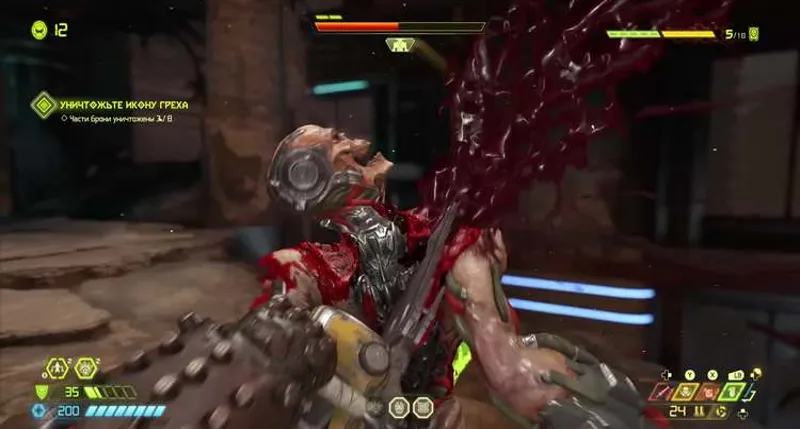Activate the yellow Blood Punch icon
The height and width of the screenshot is (429, 800).
(686, 389)
